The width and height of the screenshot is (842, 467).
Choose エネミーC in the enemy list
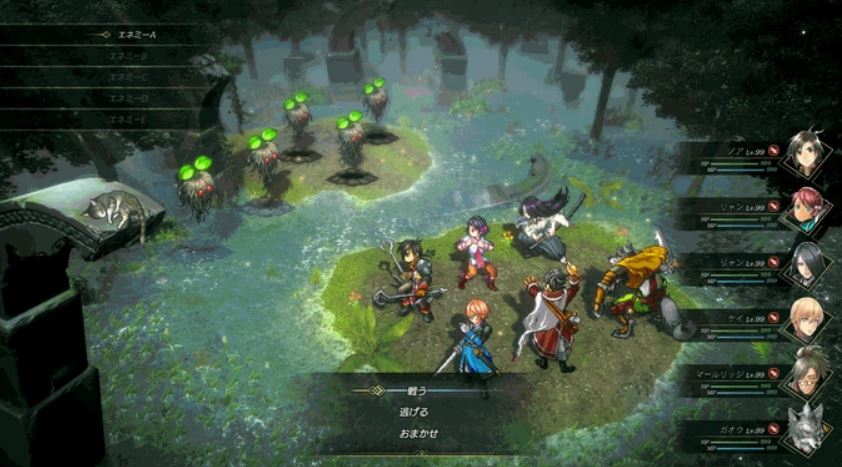click(x=131, y=77)
